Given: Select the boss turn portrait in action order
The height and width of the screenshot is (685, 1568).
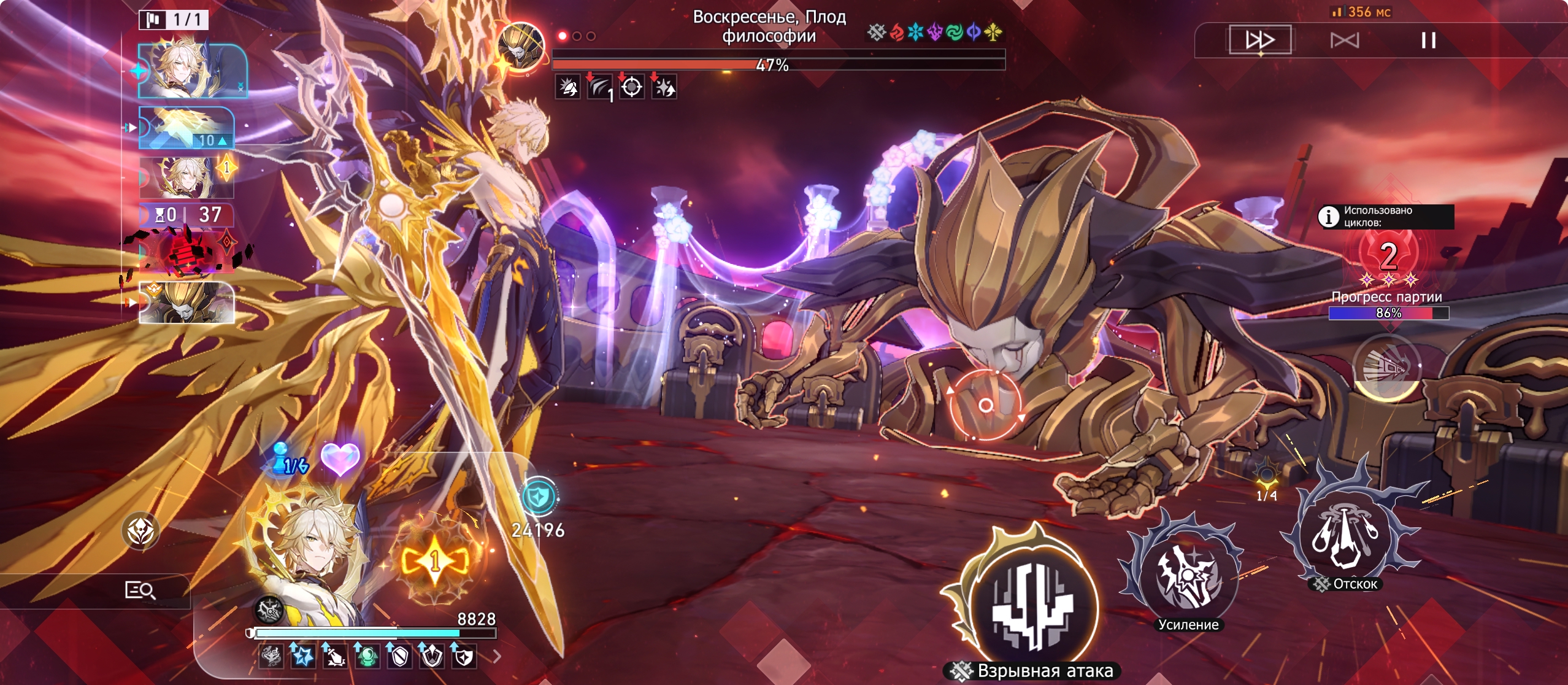Looking at the screenshot, I should tap(186, 302).
